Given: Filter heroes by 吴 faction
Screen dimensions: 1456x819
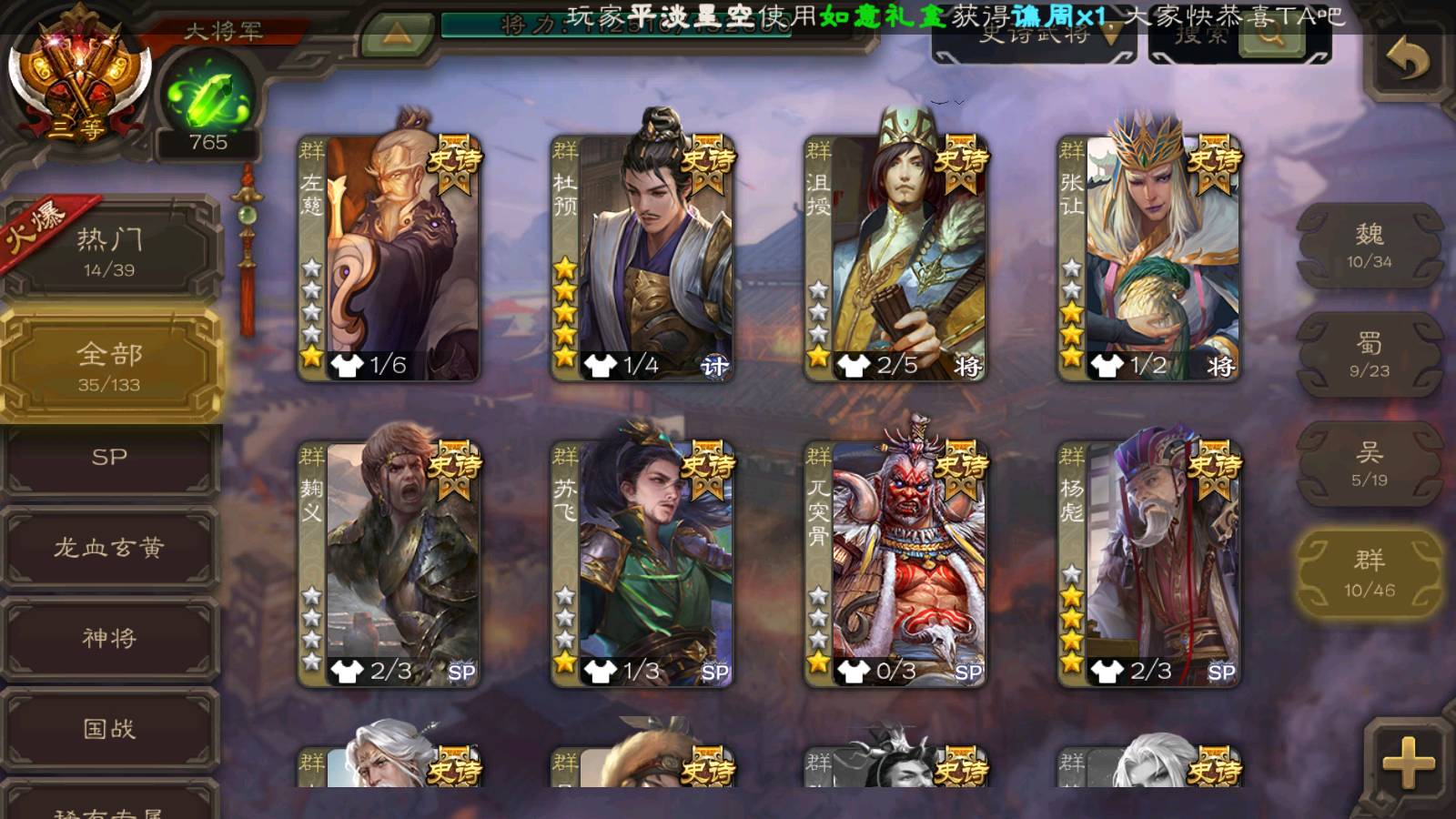Looking at the screenshot, I should (x=1370, y=464).
